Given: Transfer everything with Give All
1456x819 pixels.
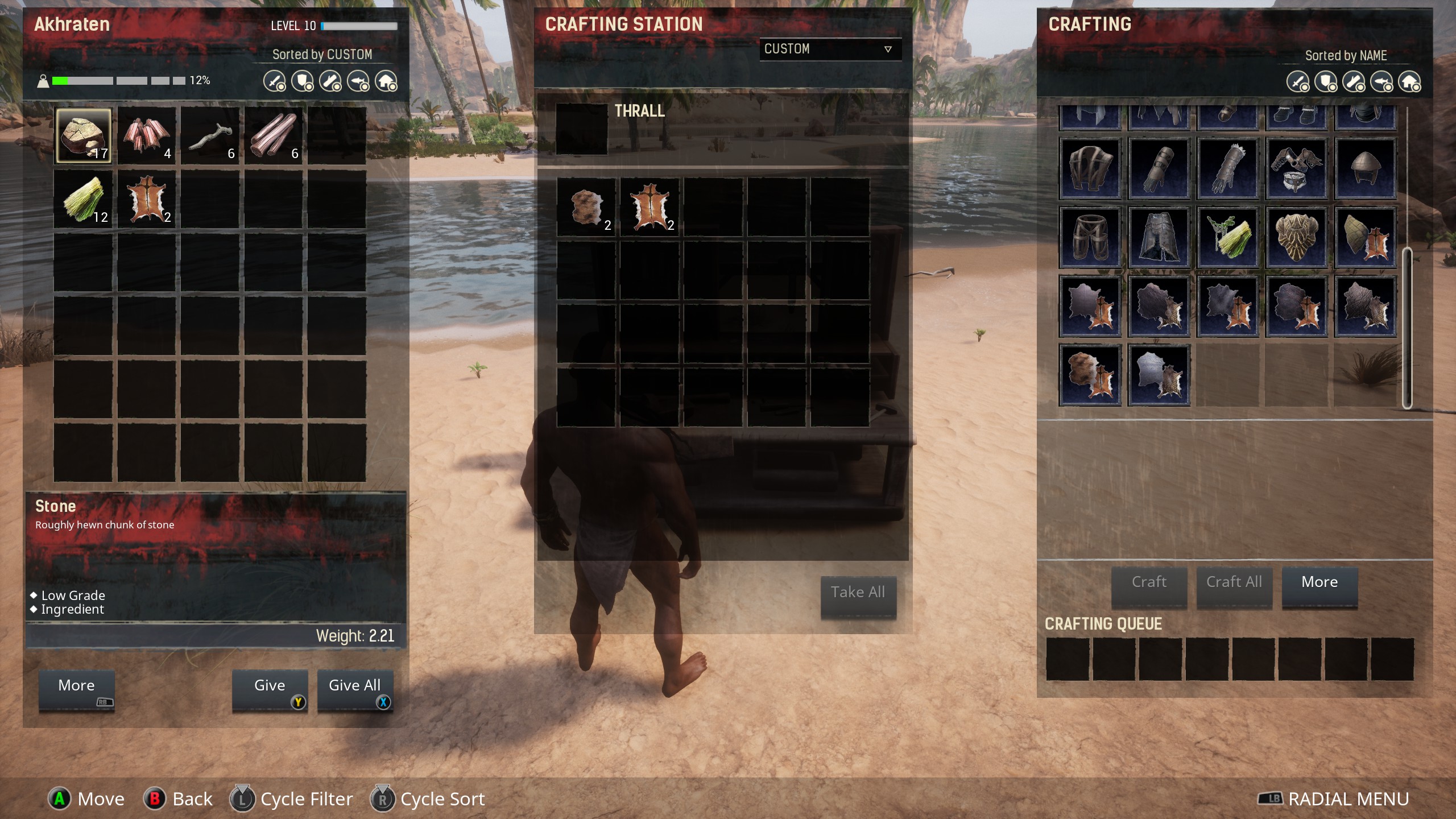Looking at the screenshot, I should pos(355,688).
